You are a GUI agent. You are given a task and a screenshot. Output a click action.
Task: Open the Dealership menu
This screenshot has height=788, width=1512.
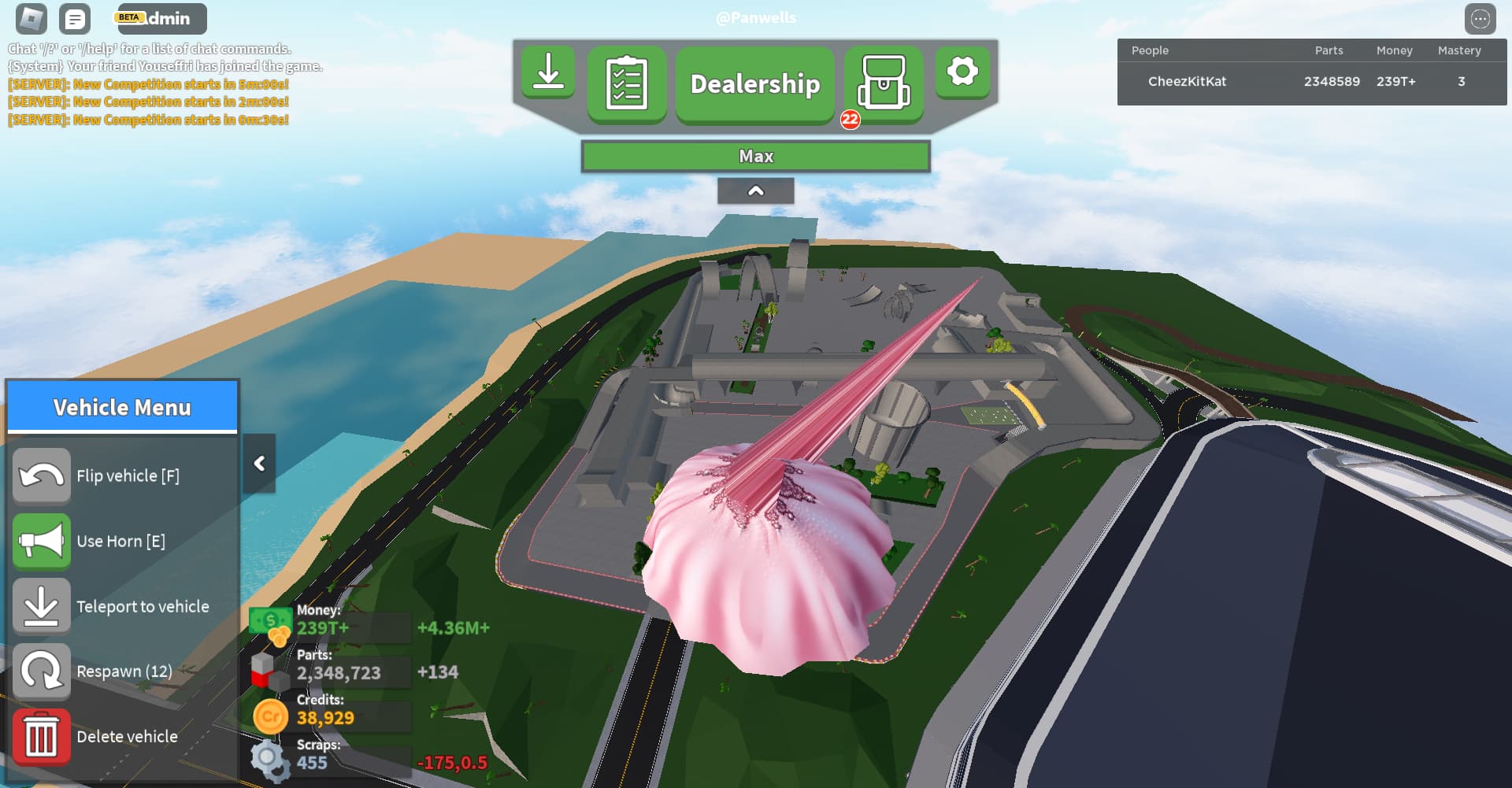point(754,83)
